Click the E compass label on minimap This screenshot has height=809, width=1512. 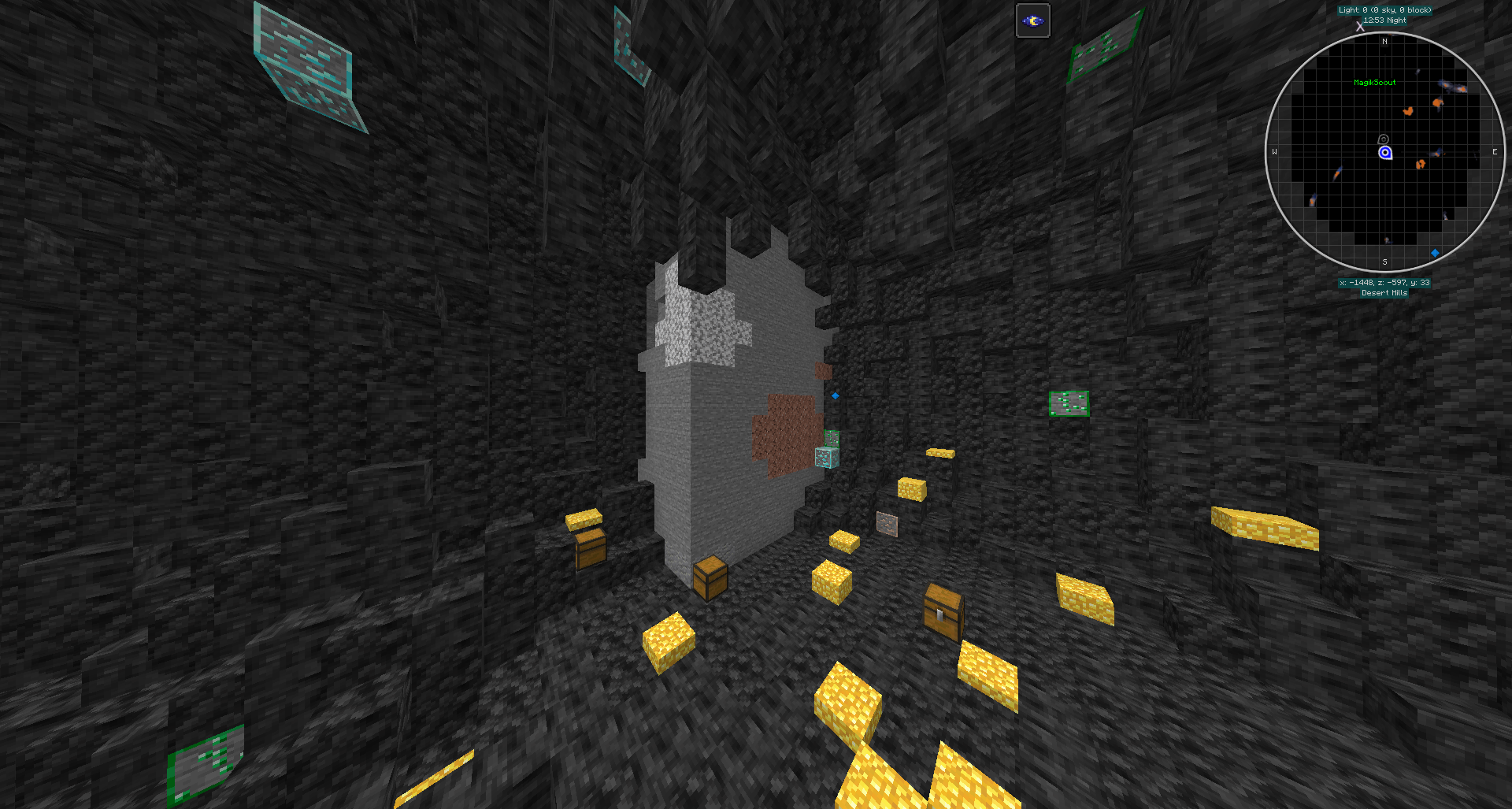click(1494, 151)
